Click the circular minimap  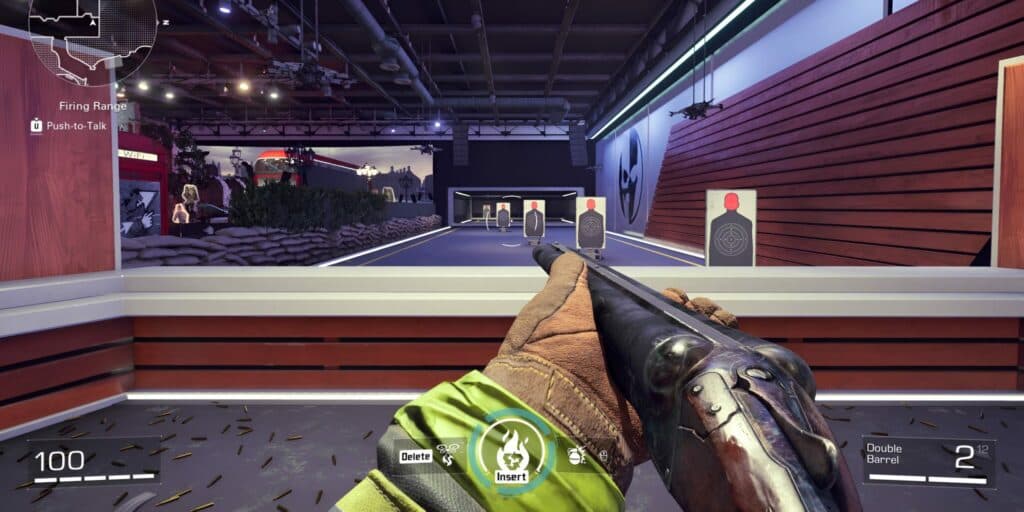93,35
